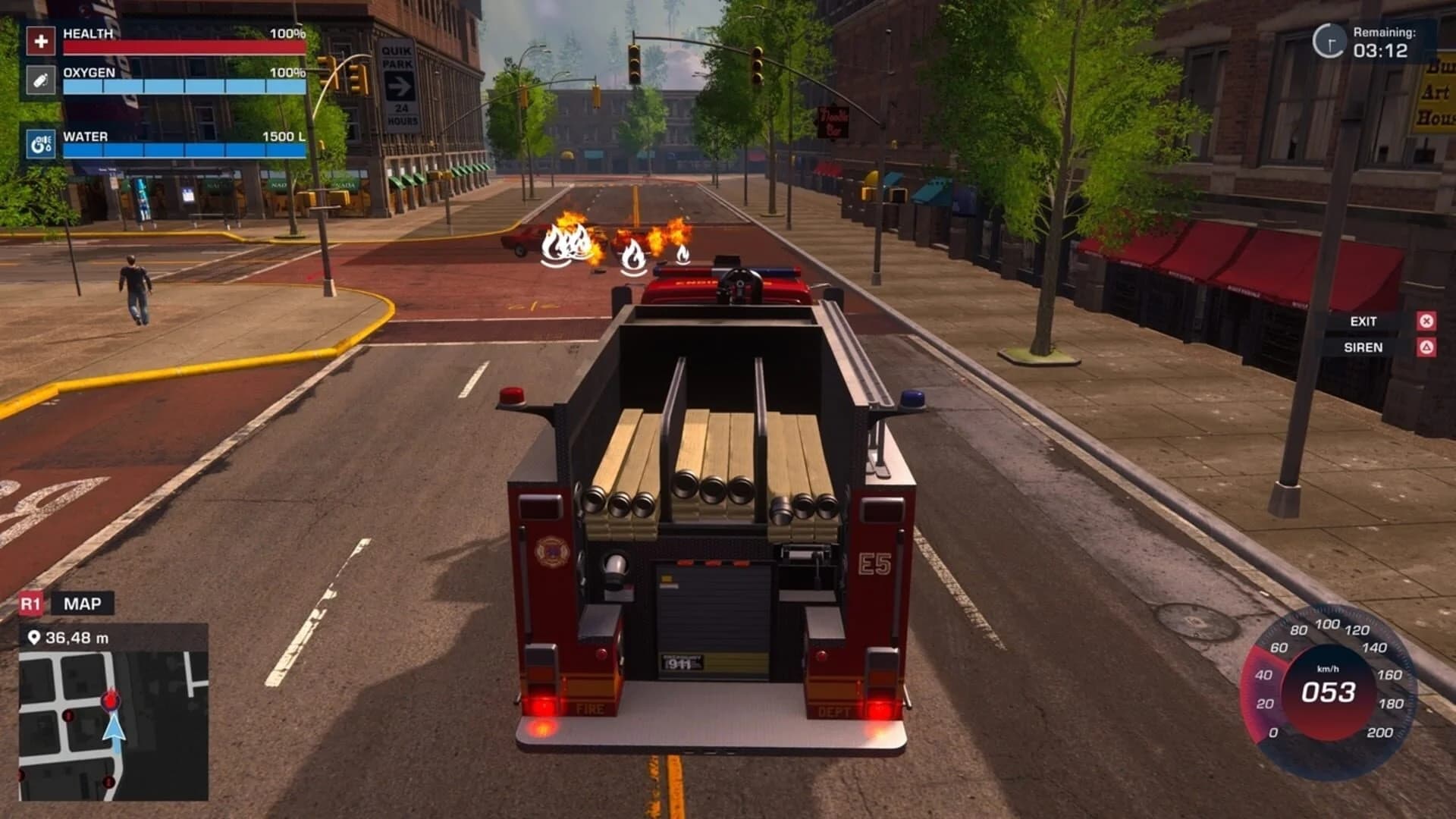This screenshot has height=819, width=1456.
Task: Click the timer icon next to Remaining
Action: coord(1332,39)
